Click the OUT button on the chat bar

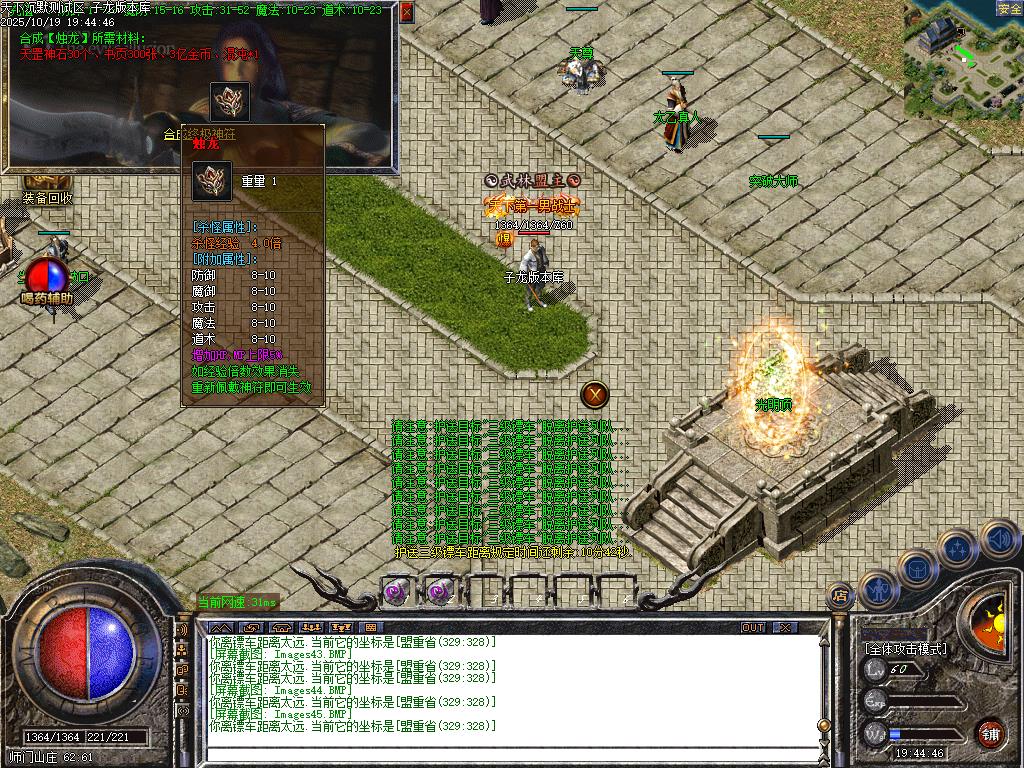pyautogui.click(x=753, y=628)
